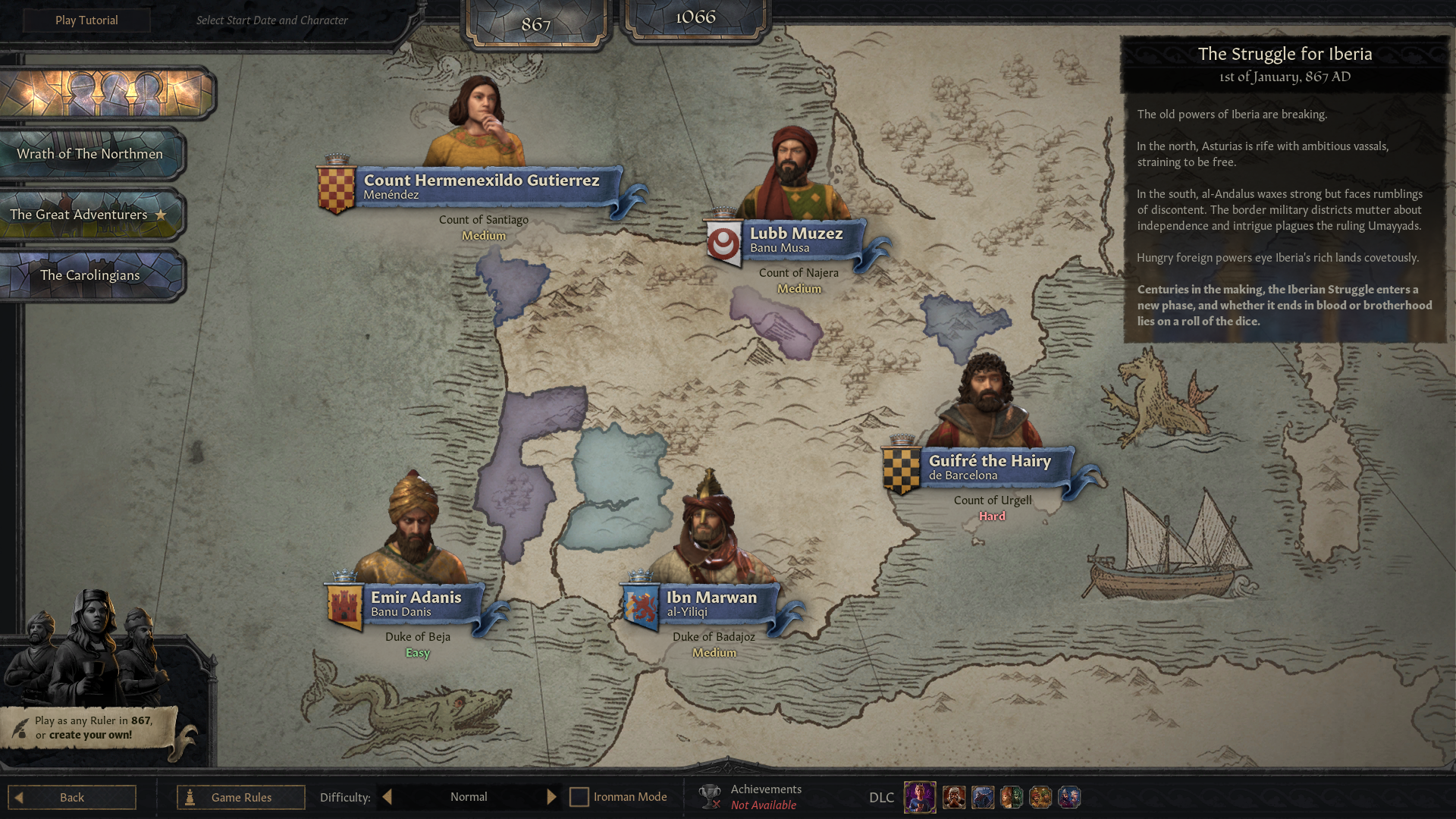The image size is (1456, 819).
Task: Go Back to the previous menu
Action: pyautogui.click(x=72, y=797)
